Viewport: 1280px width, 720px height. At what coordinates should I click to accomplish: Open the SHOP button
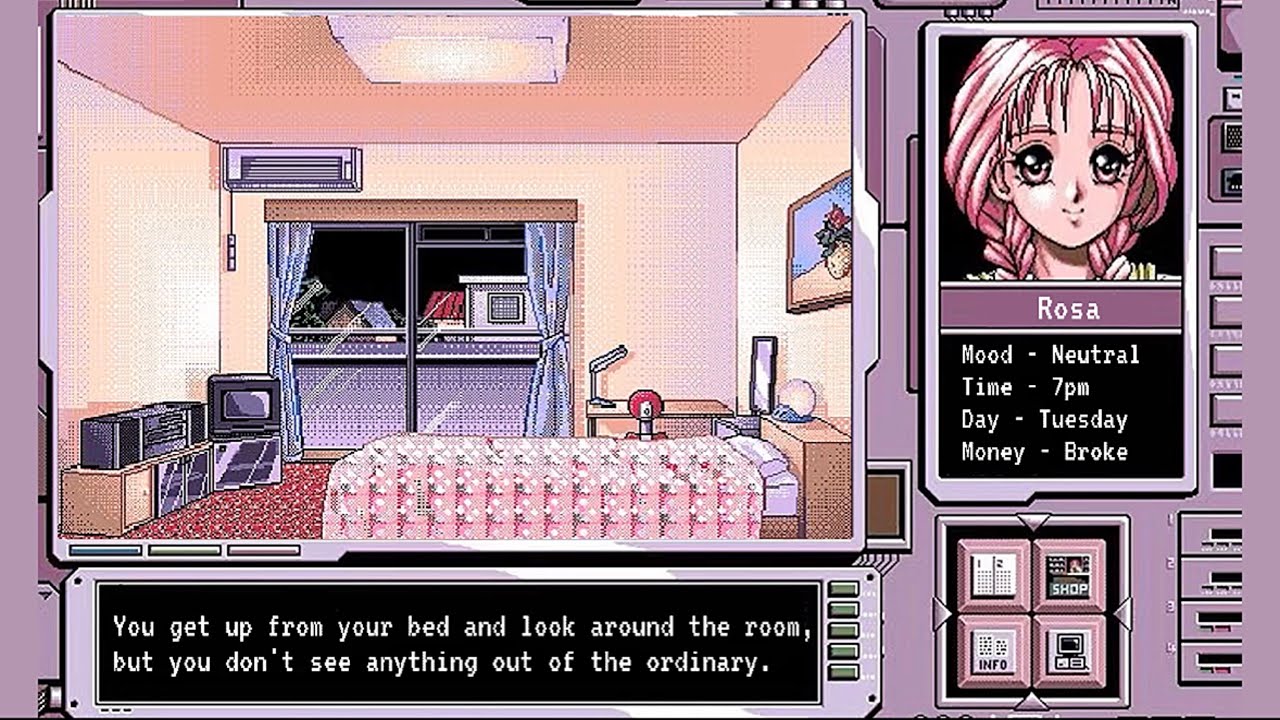(x=1069, y=576)
